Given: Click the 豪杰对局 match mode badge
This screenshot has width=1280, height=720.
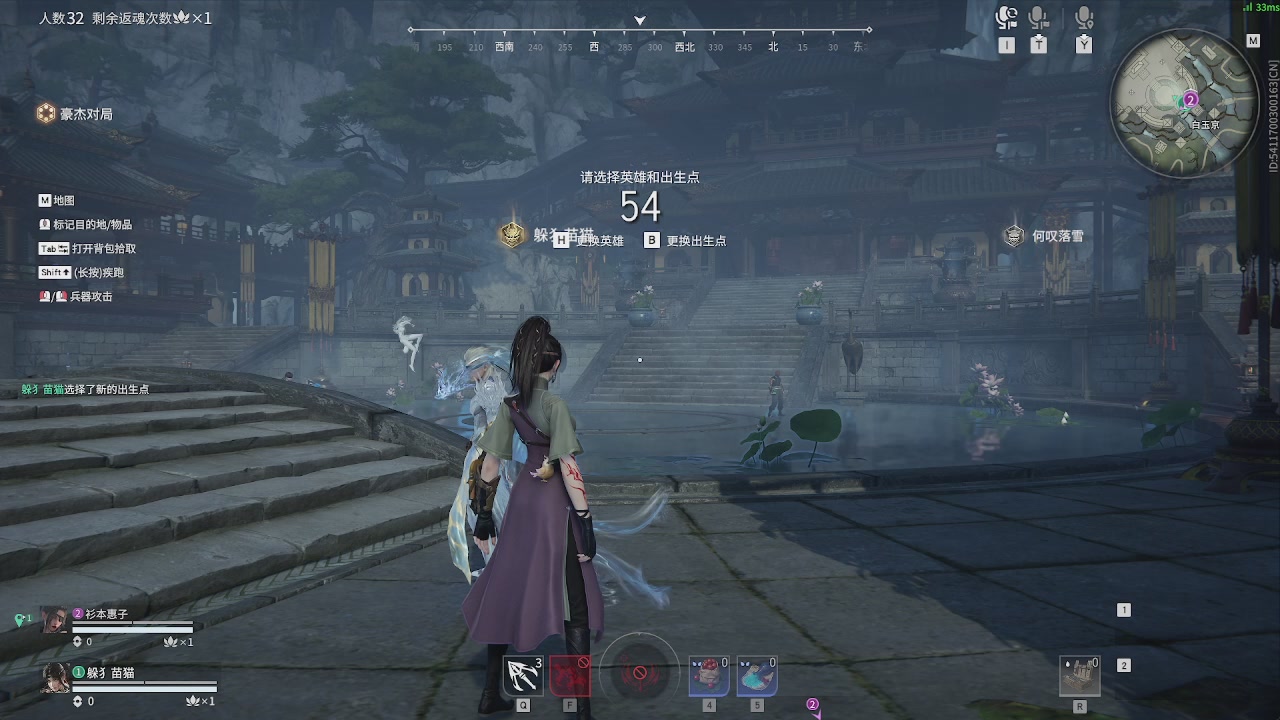Looking at the screenshot, I should point(75,114).
